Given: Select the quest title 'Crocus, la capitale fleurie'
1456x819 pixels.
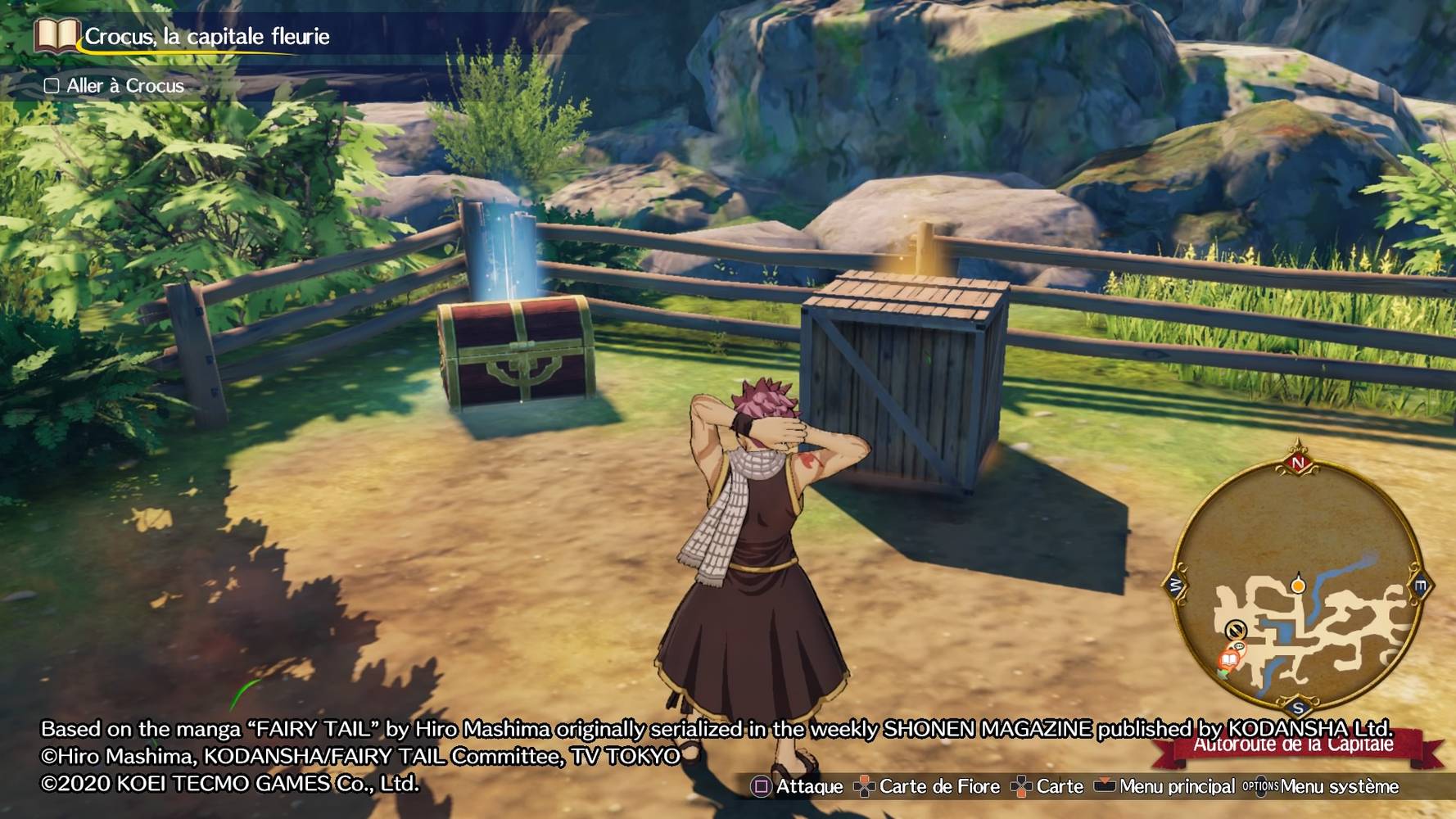Looking at the screenshot, I should pos(207,37).
